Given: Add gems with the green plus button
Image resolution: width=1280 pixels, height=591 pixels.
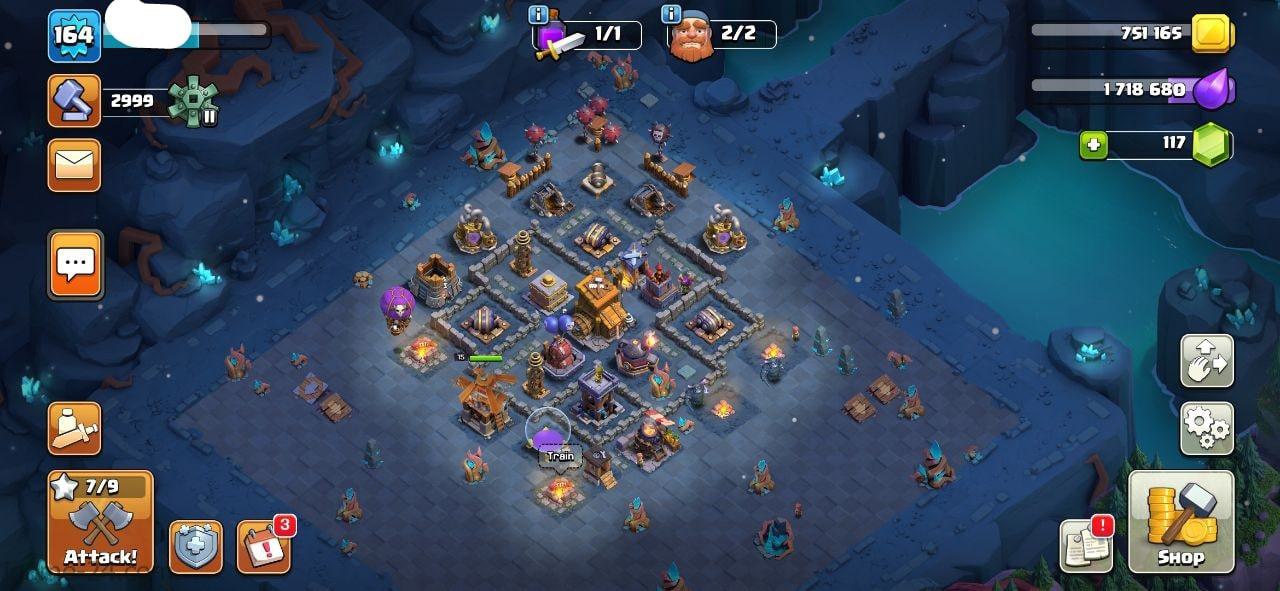Looking at the screenshot, I should pos(1093,145).
